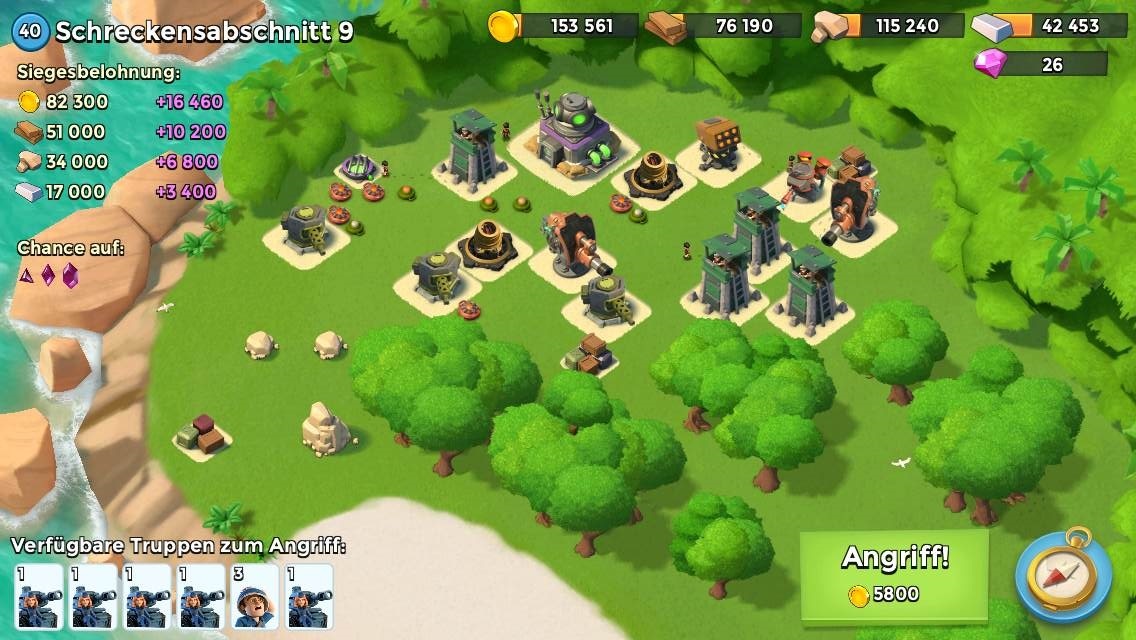The height and width of the screenshot is (640, 1136).
Task: Start the attack with the Angriff! button
Action: coord(894,574)
